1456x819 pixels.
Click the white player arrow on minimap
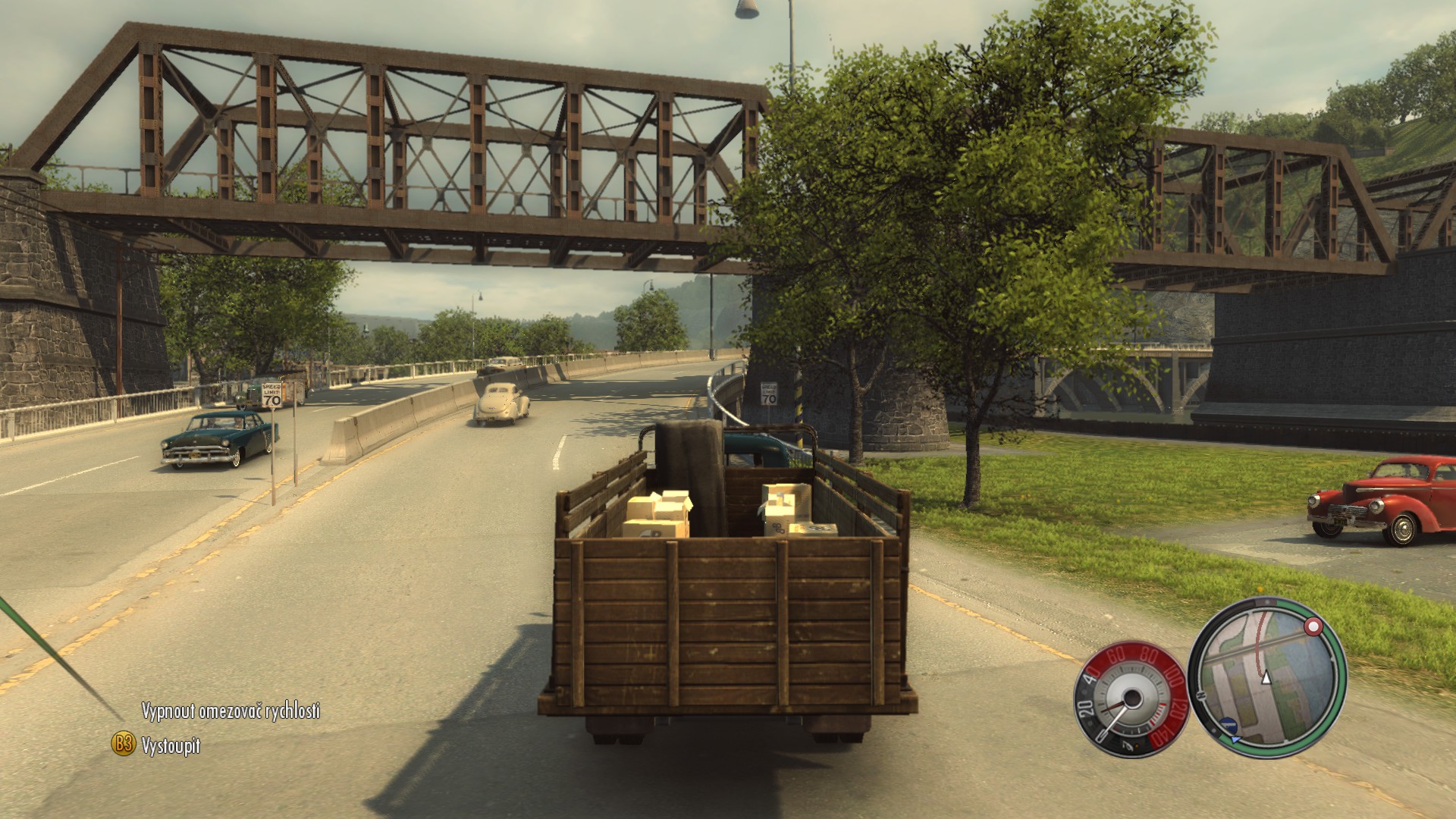(1265, 679)
